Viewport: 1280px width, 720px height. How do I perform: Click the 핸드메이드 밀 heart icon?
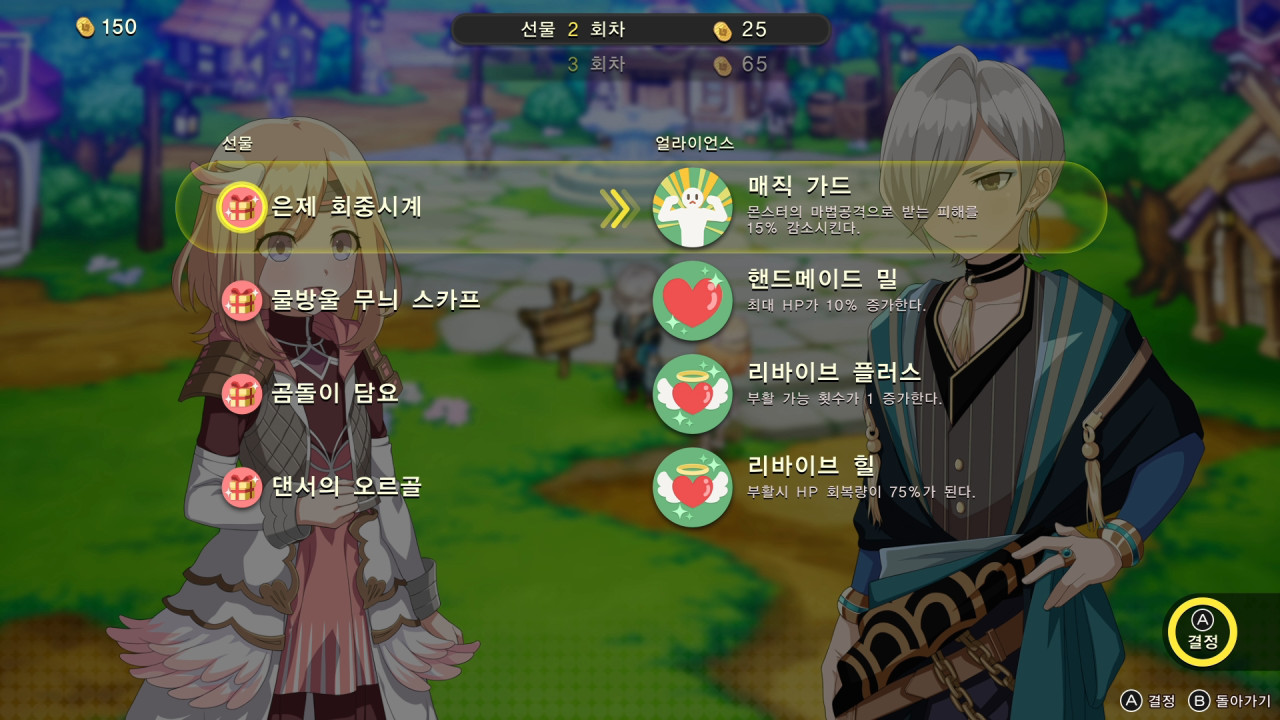tap(692, 302)
